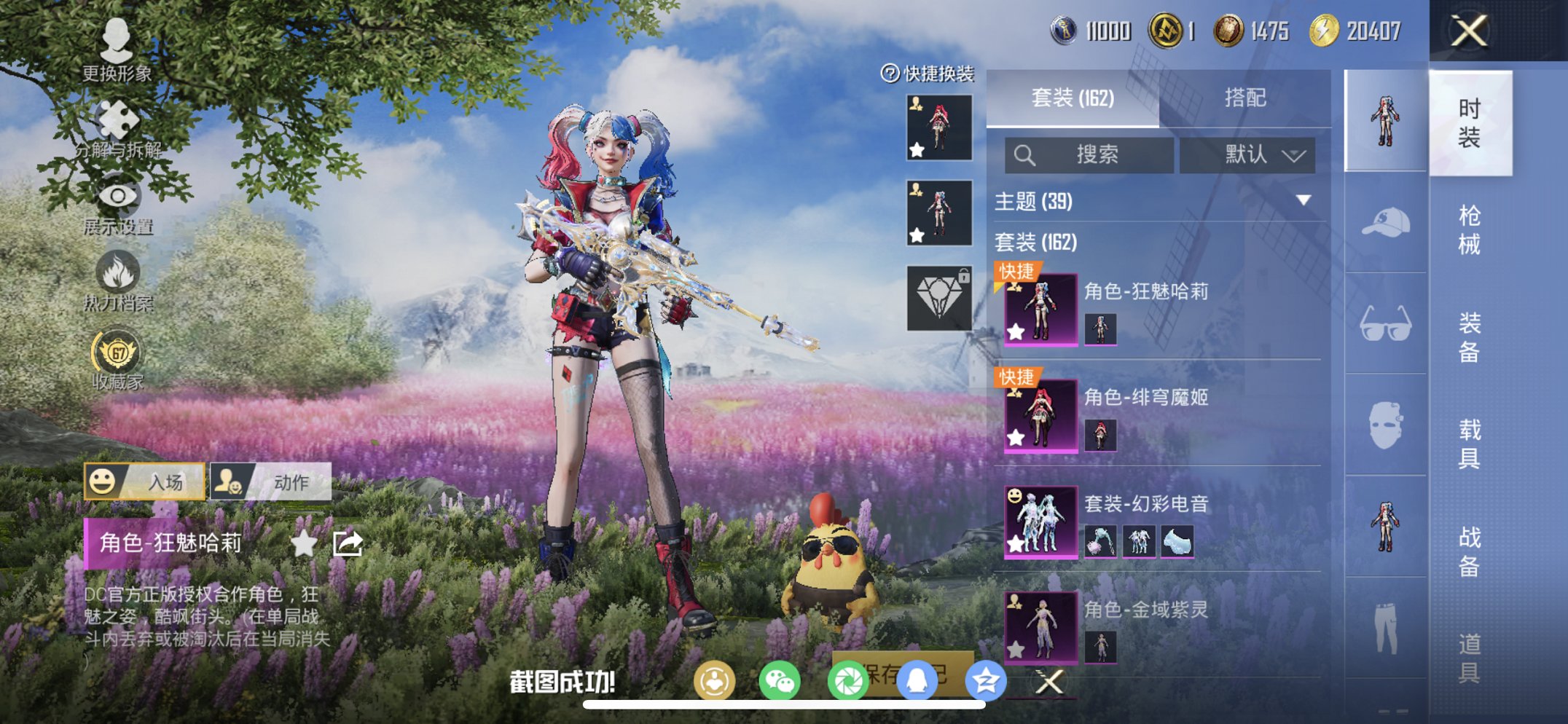Open the 热力档案 flame profile icon
Image resolution: width=1568 pixels, height=724 pixels.
click(x=119, y=271)
